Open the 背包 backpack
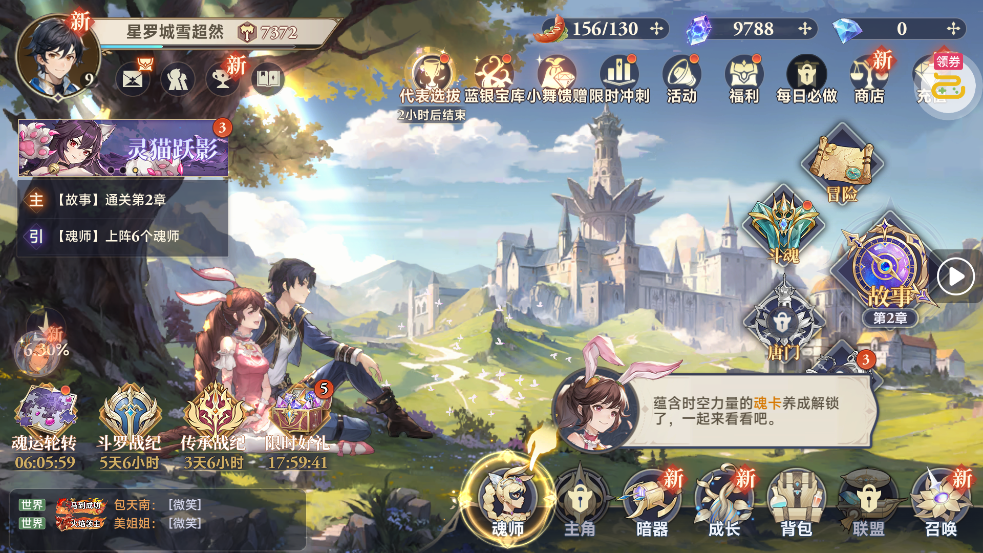 pyautogui.click(x=795, y=500)
